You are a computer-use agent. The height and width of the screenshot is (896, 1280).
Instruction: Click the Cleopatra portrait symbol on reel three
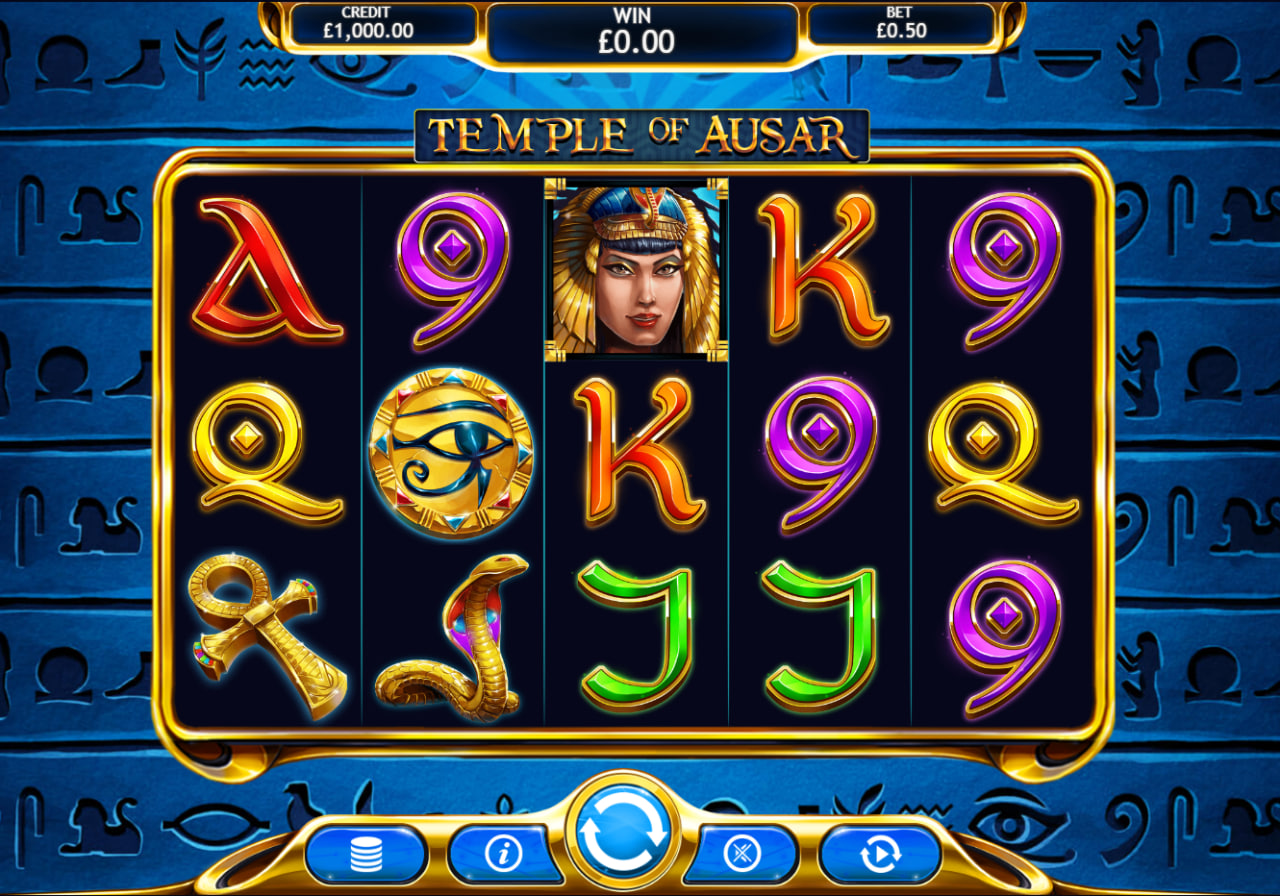pos(634,270)
